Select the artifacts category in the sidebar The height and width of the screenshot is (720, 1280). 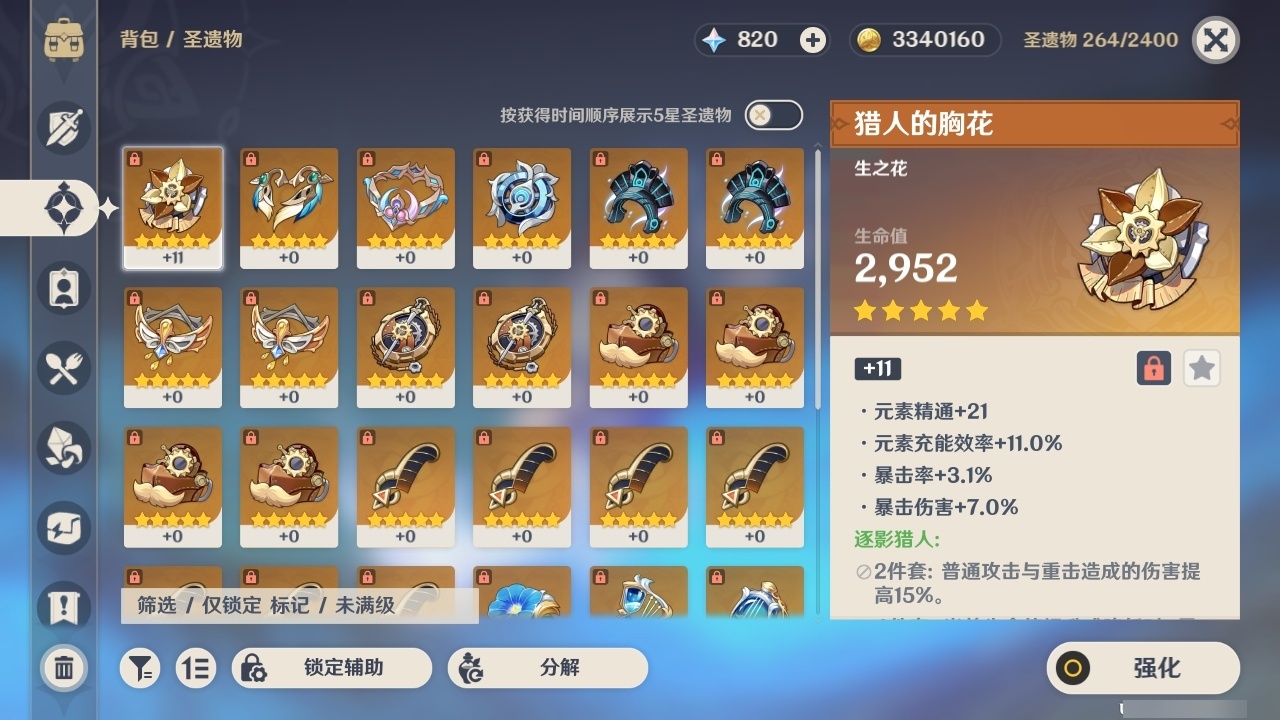pos(63,208)
